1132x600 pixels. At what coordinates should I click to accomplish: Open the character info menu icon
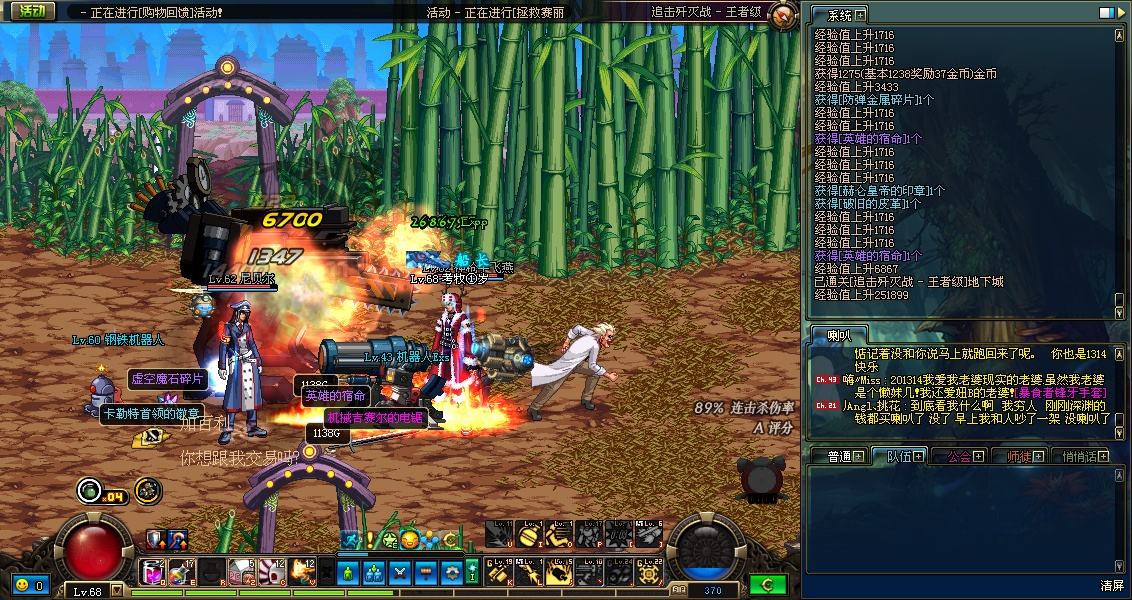349,572
